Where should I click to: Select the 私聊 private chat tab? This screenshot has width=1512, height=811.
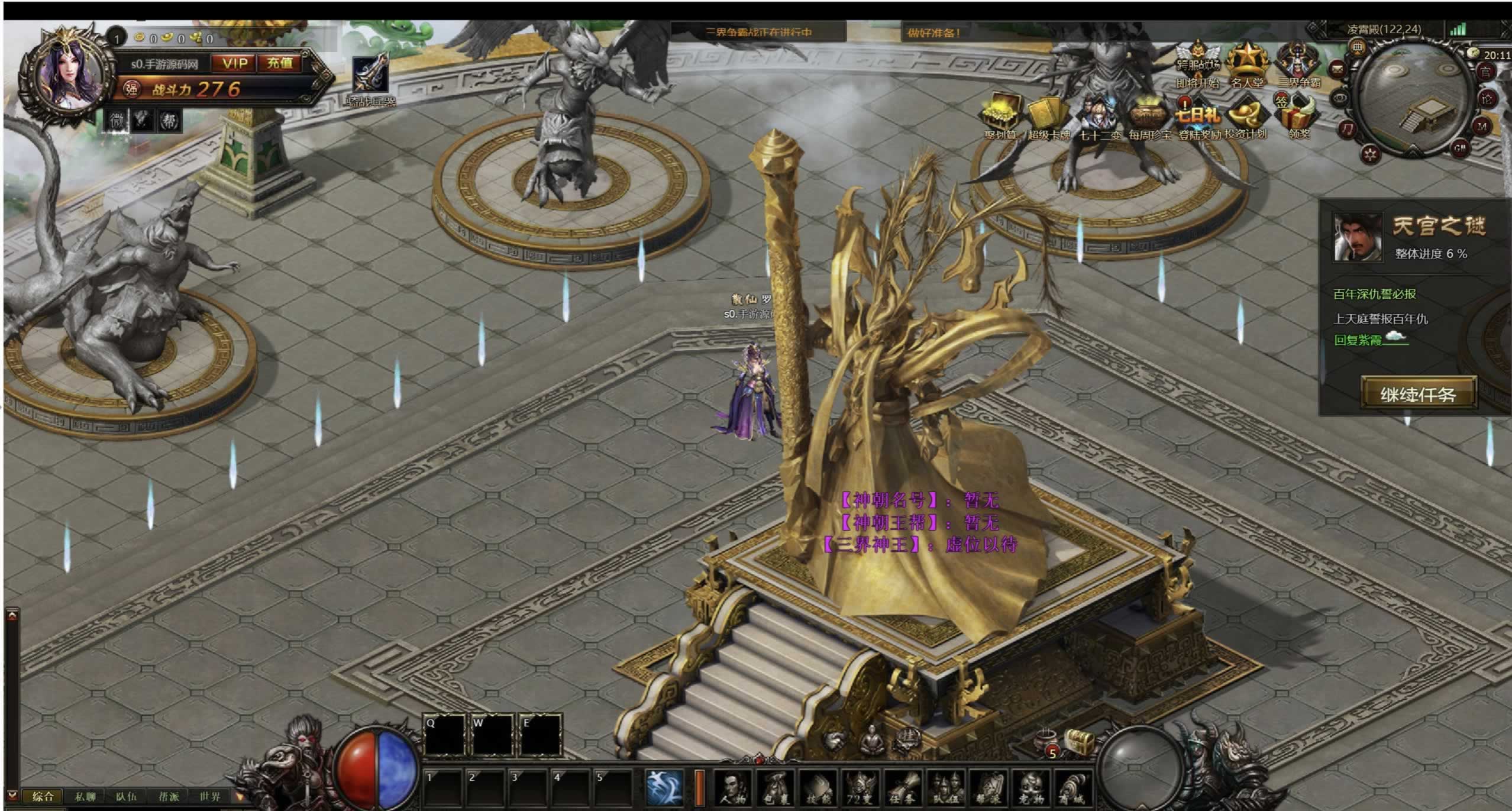pyautogui.click(x=85, y=797)
